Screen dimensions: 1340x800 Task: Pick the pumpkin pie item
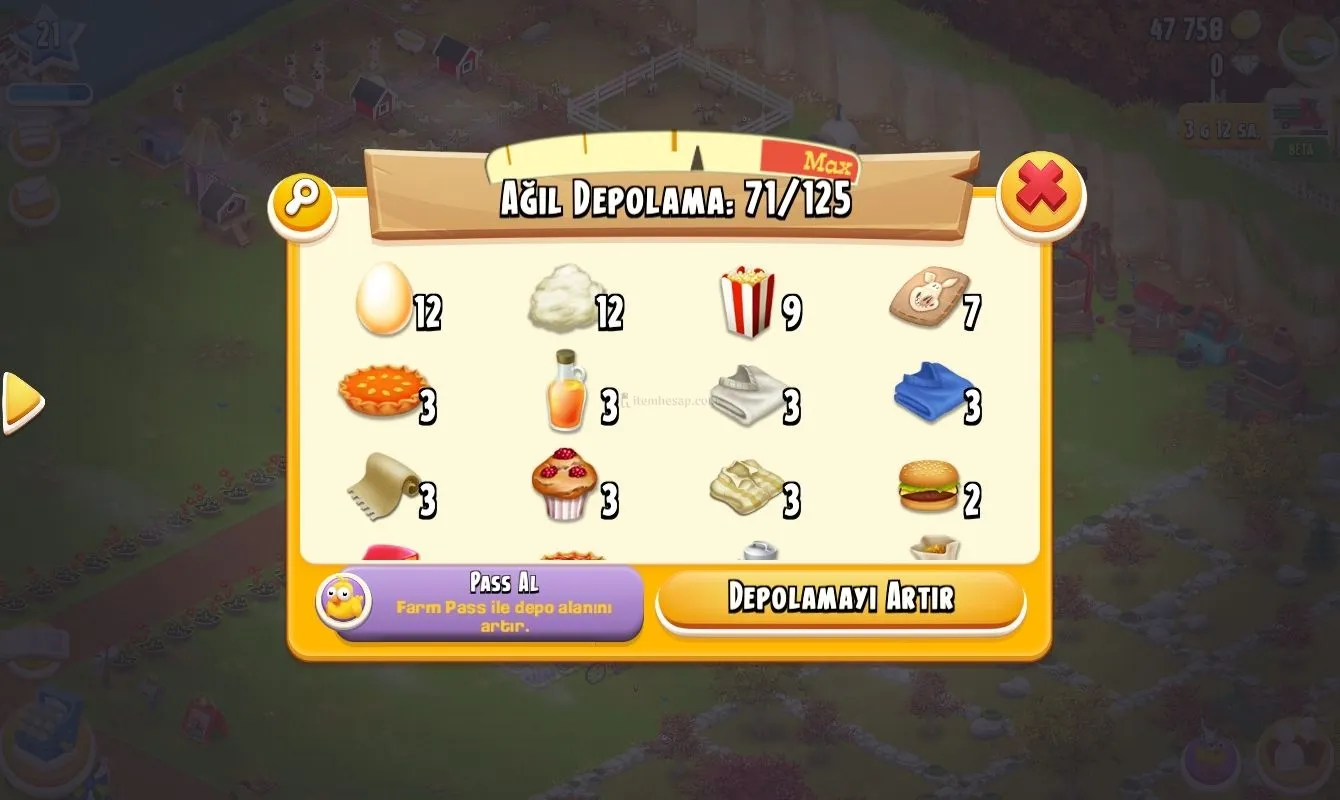point(381,392)
